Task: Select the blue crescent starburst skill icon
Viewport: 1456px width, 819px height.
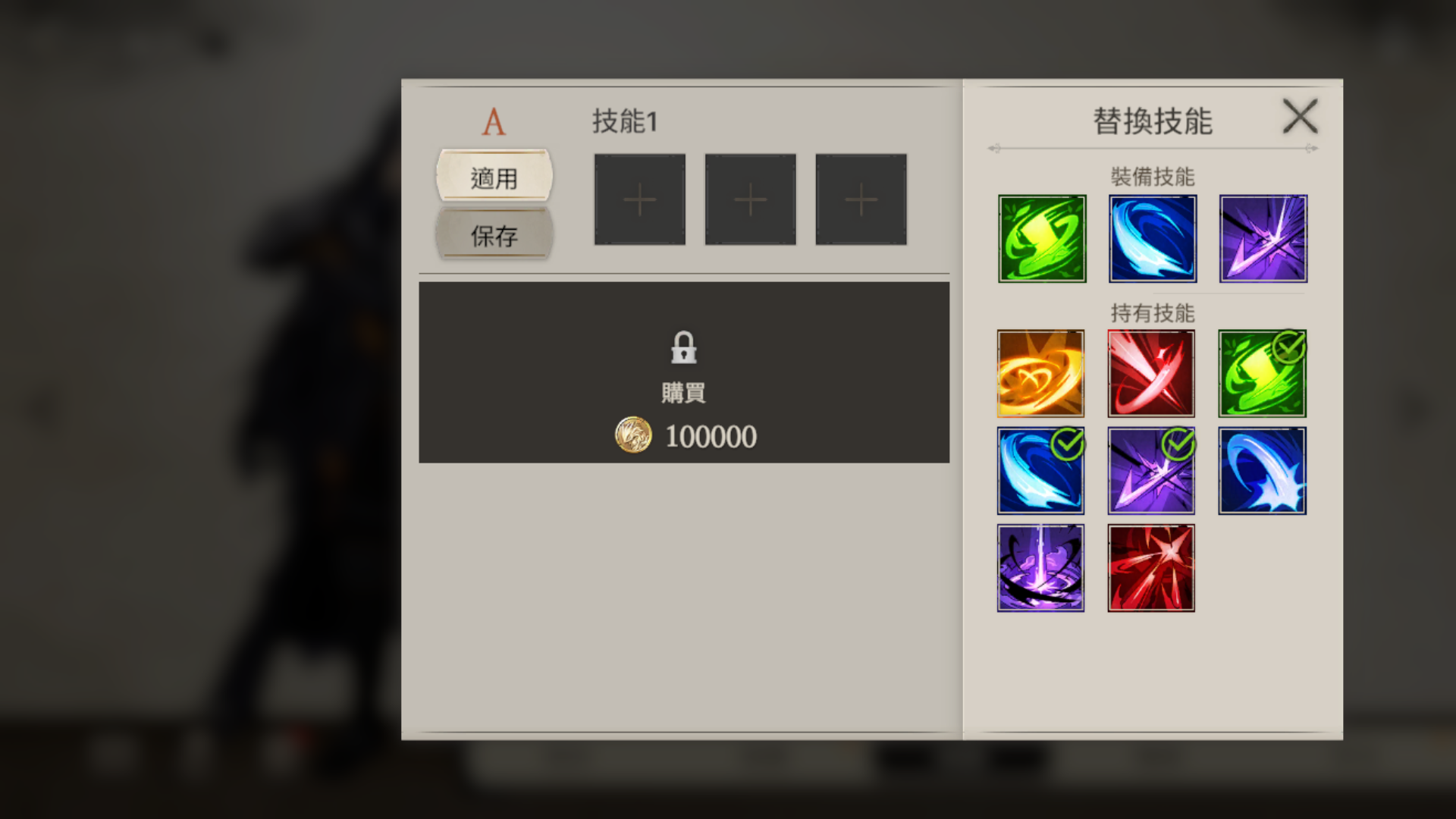Action: click(x=1262, y=470)
